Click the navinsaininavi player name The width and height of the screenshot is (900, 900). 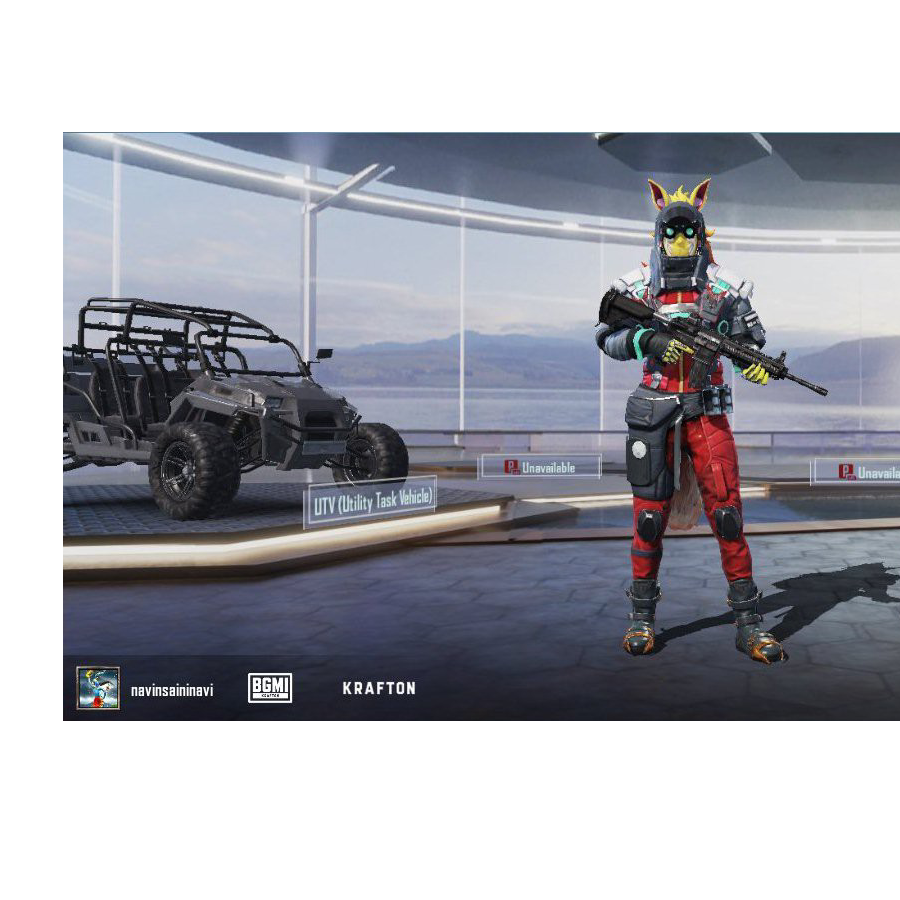click(x=172, y=690)
